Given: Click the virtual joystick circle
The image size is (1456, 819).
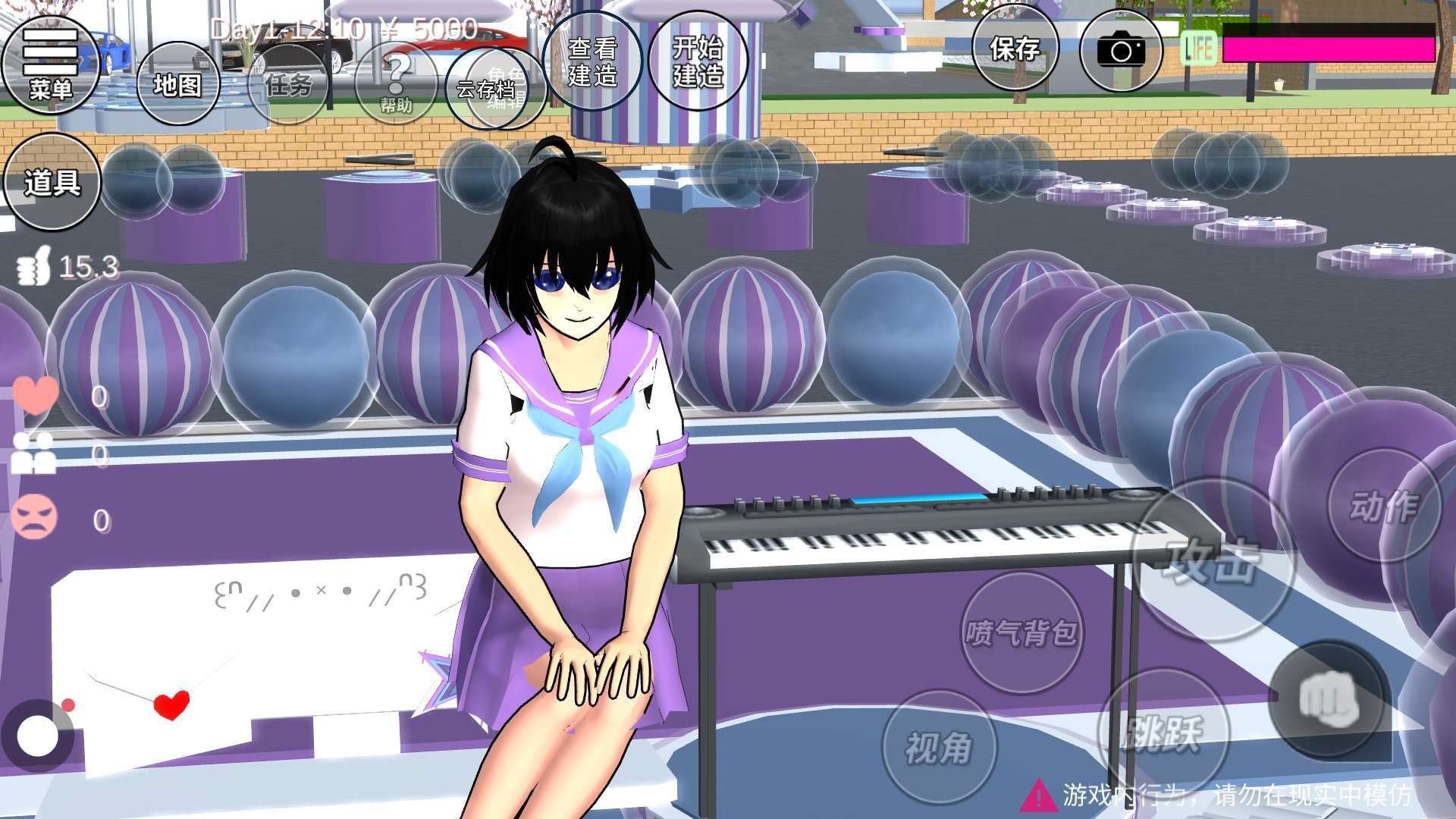Looking at the screenshot, I should tap(36, 736).
